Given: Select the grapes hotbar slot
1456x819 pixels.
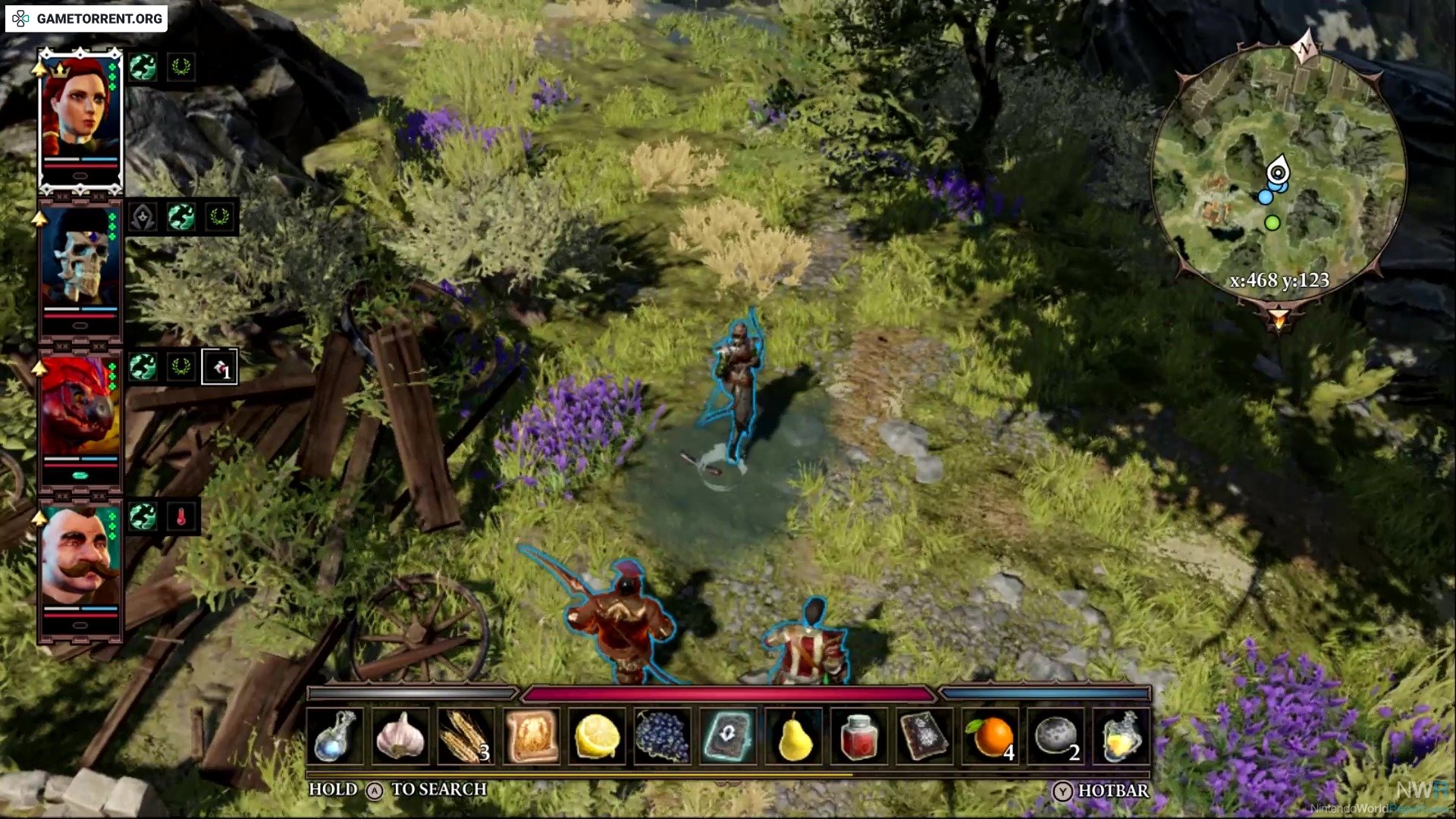Looking at the screenshot, I should (x=662, y=736).
